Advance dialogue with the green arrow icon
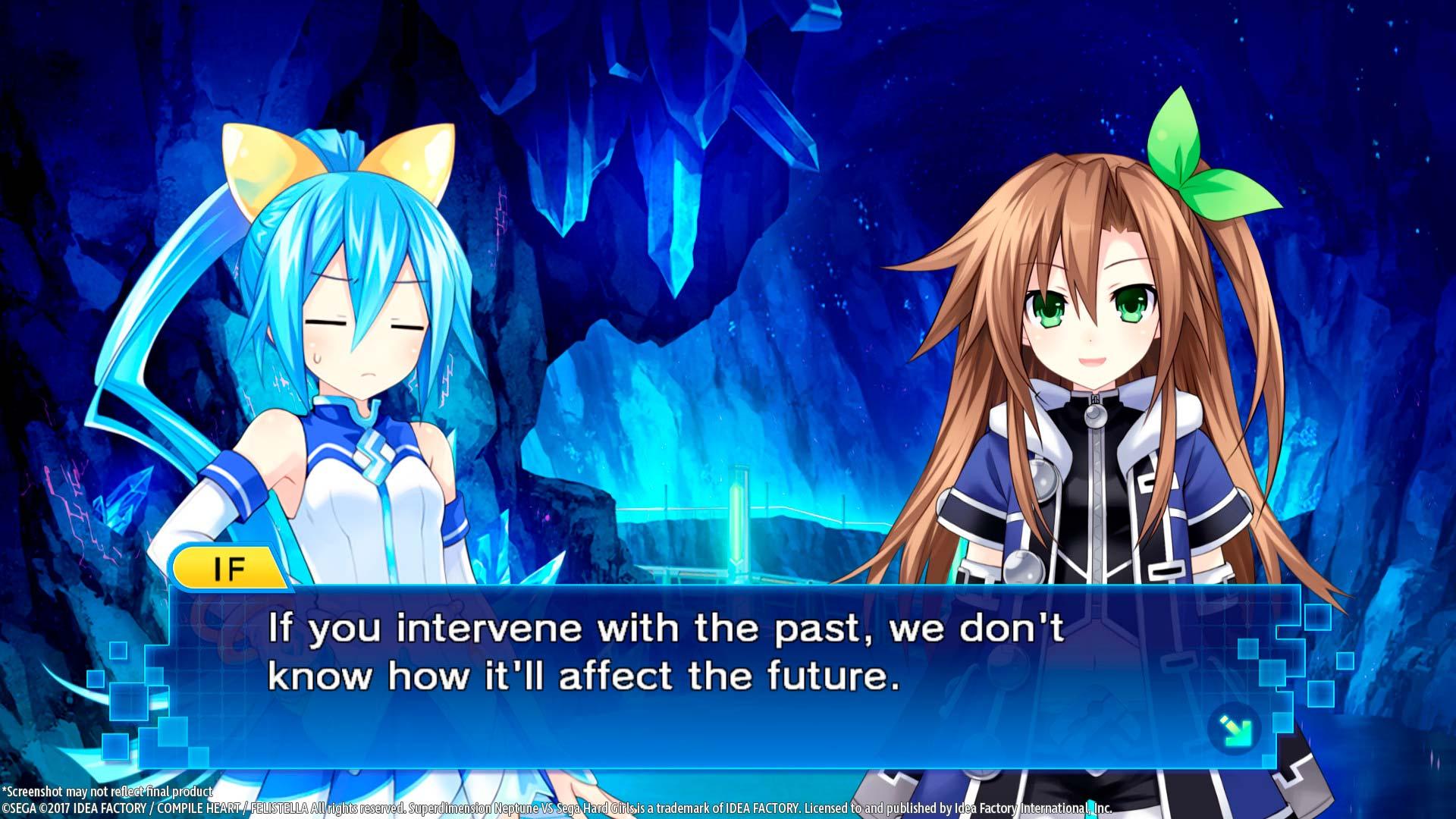The image size is (1456, 819). 1235,730
